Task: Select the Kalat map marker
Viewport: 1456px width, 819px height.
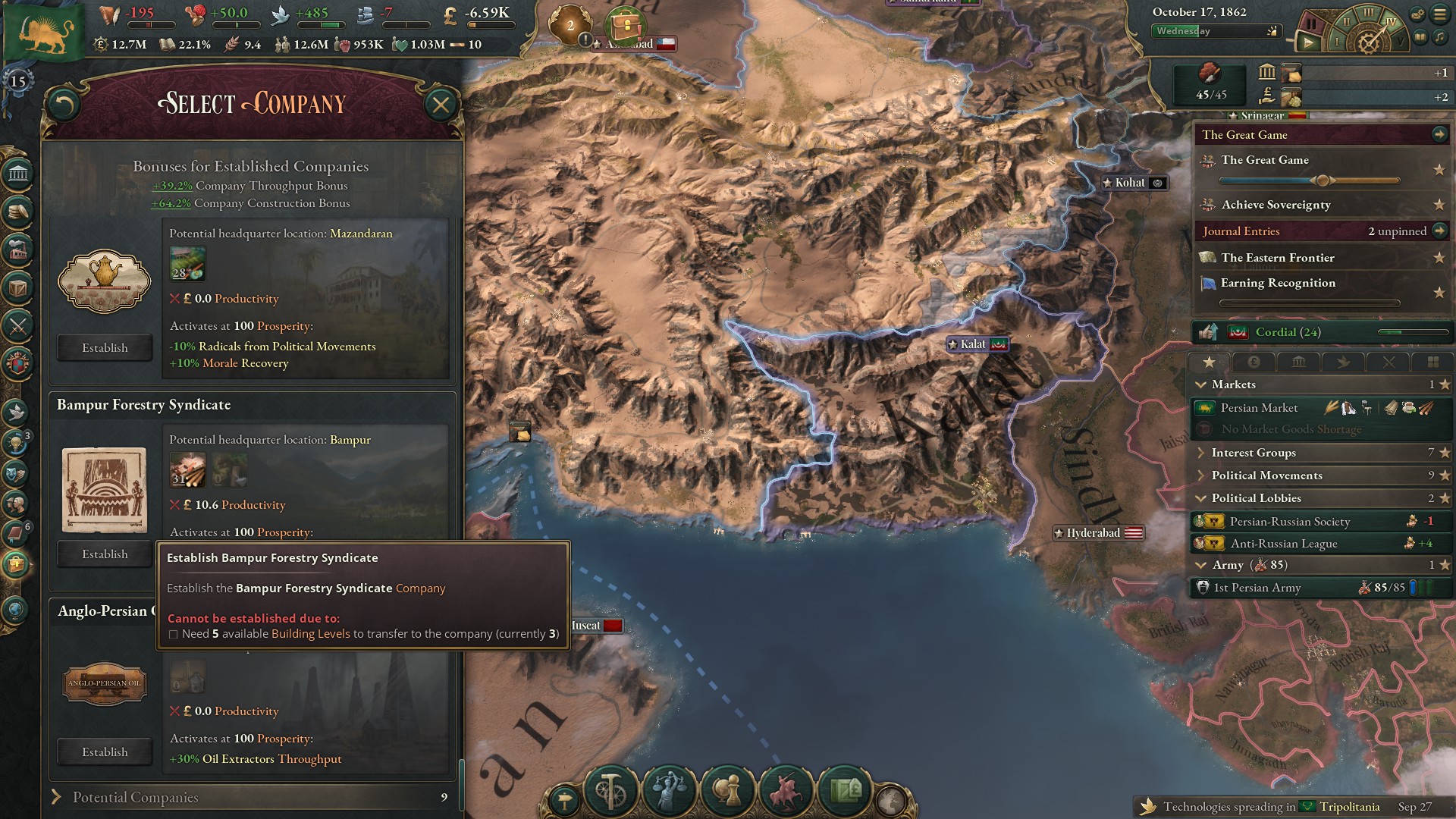Action: 977,344
